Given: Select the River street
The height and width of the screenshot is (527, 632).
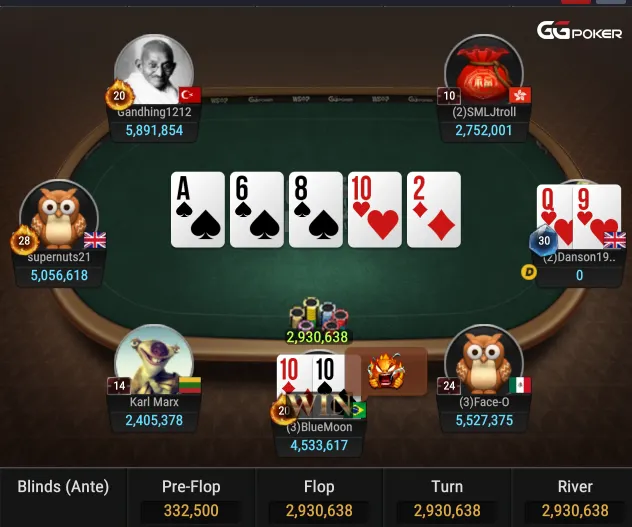Looking at the screenshot, I should [574, 498].
